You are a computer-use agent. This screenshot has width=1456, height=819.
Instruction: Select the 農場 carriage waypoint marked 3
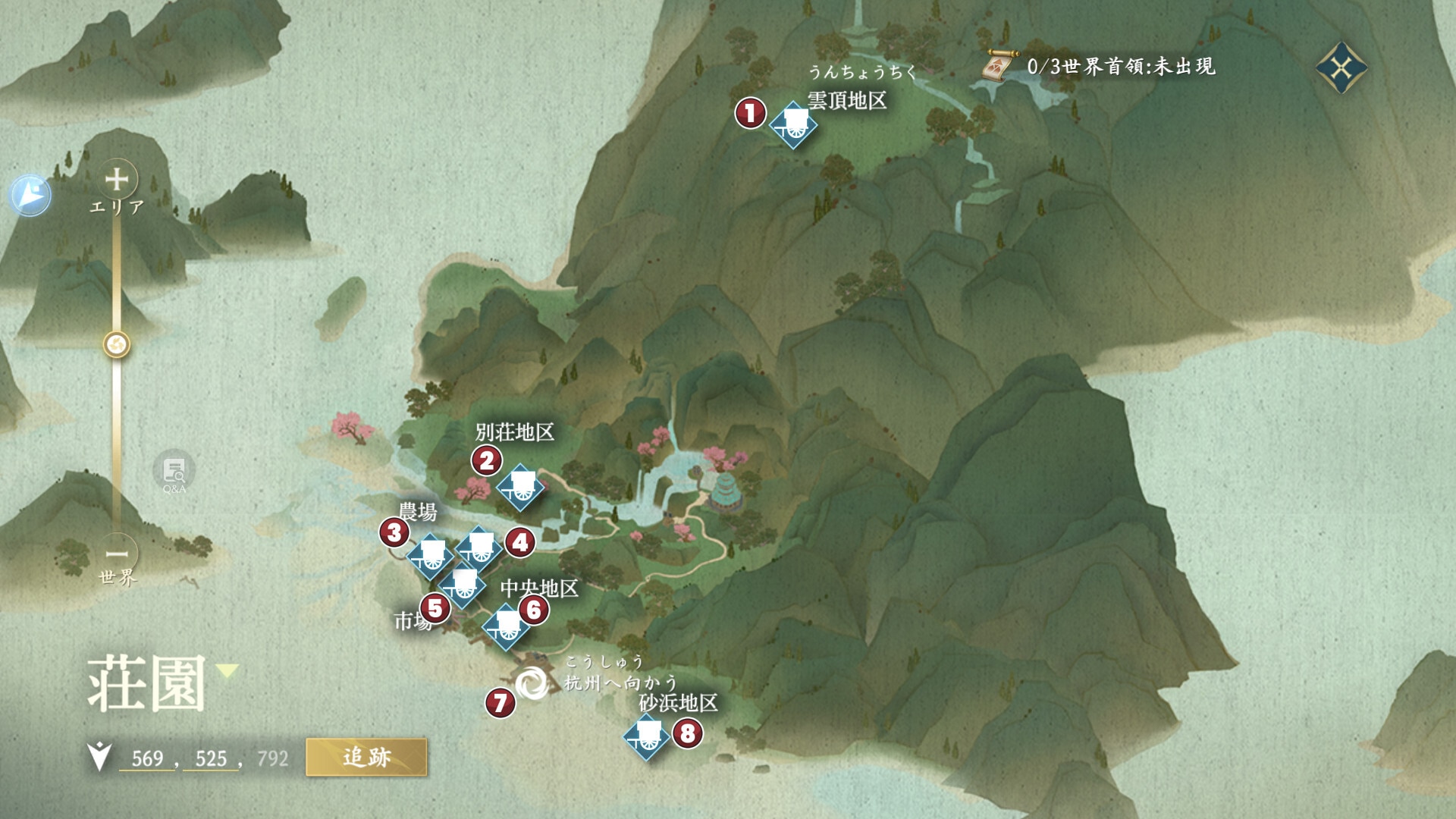pyautogui.click(x=431, y=556)
